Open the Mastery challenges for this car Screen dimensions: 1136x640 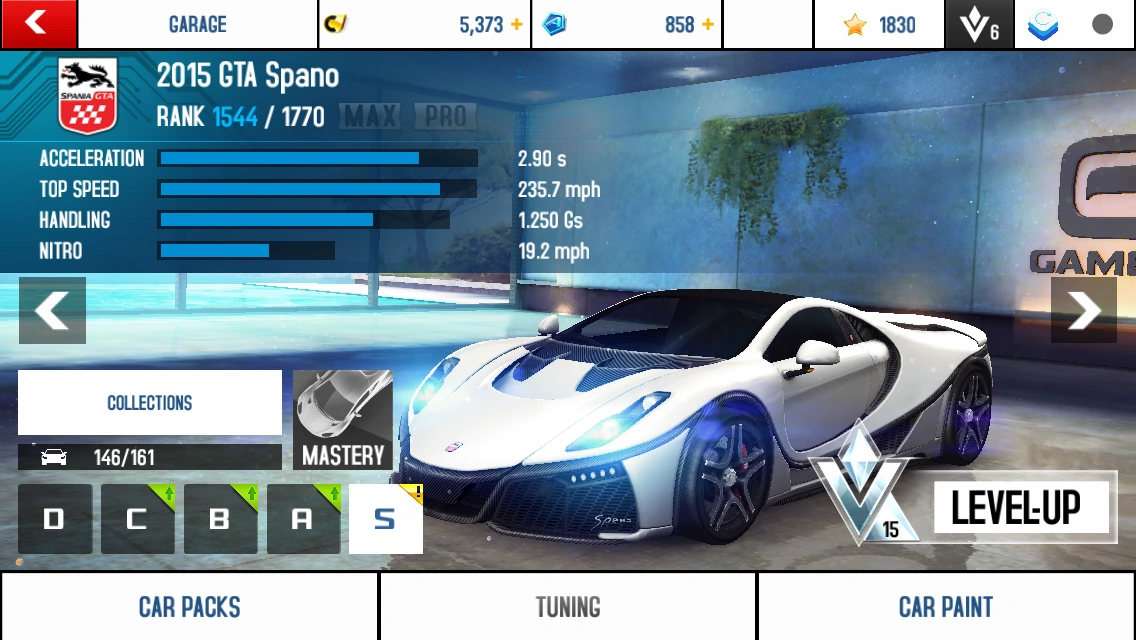(x=343, y=420)
